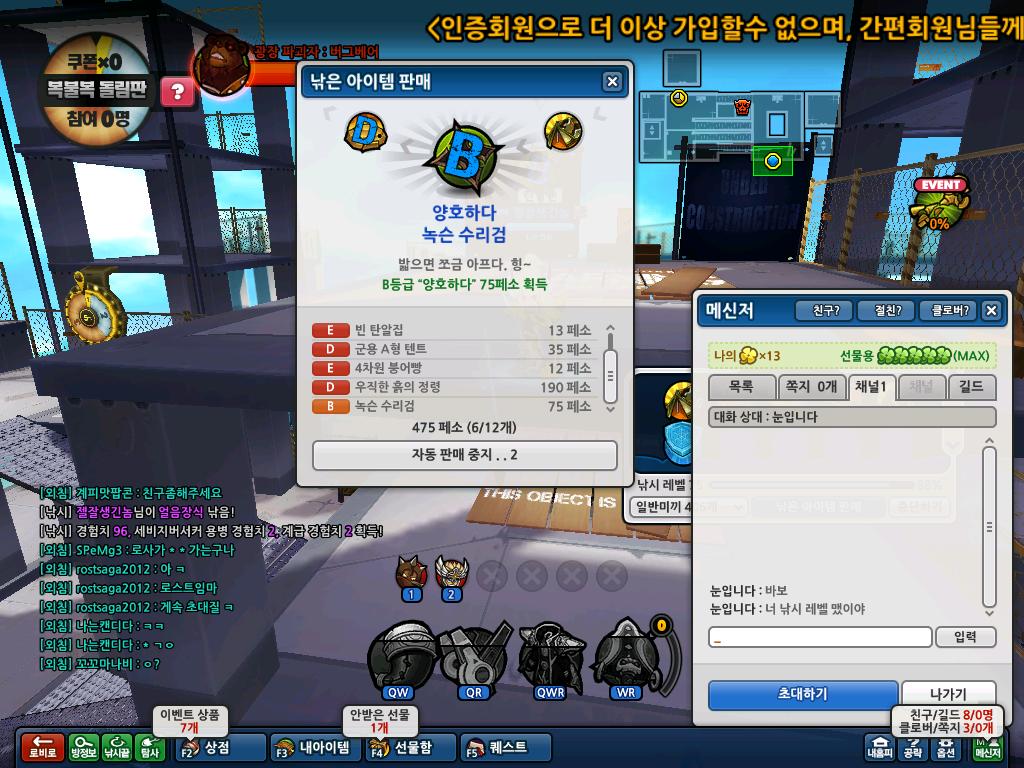Close the 메신저 window
The width and height of the screenshot is (1024, 768).
coord(991,311)
